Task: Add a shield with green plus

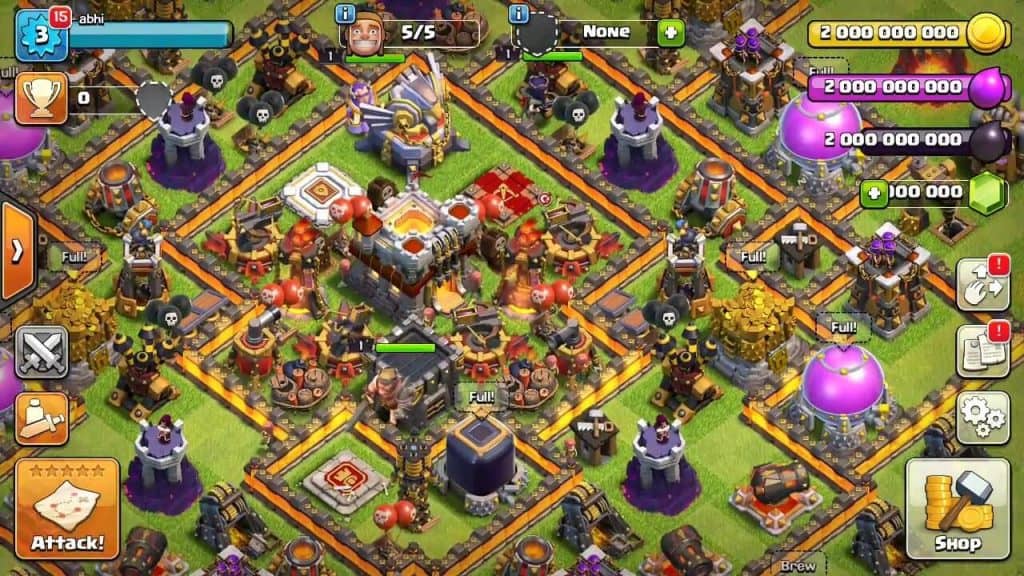Action: click(669, 33)
